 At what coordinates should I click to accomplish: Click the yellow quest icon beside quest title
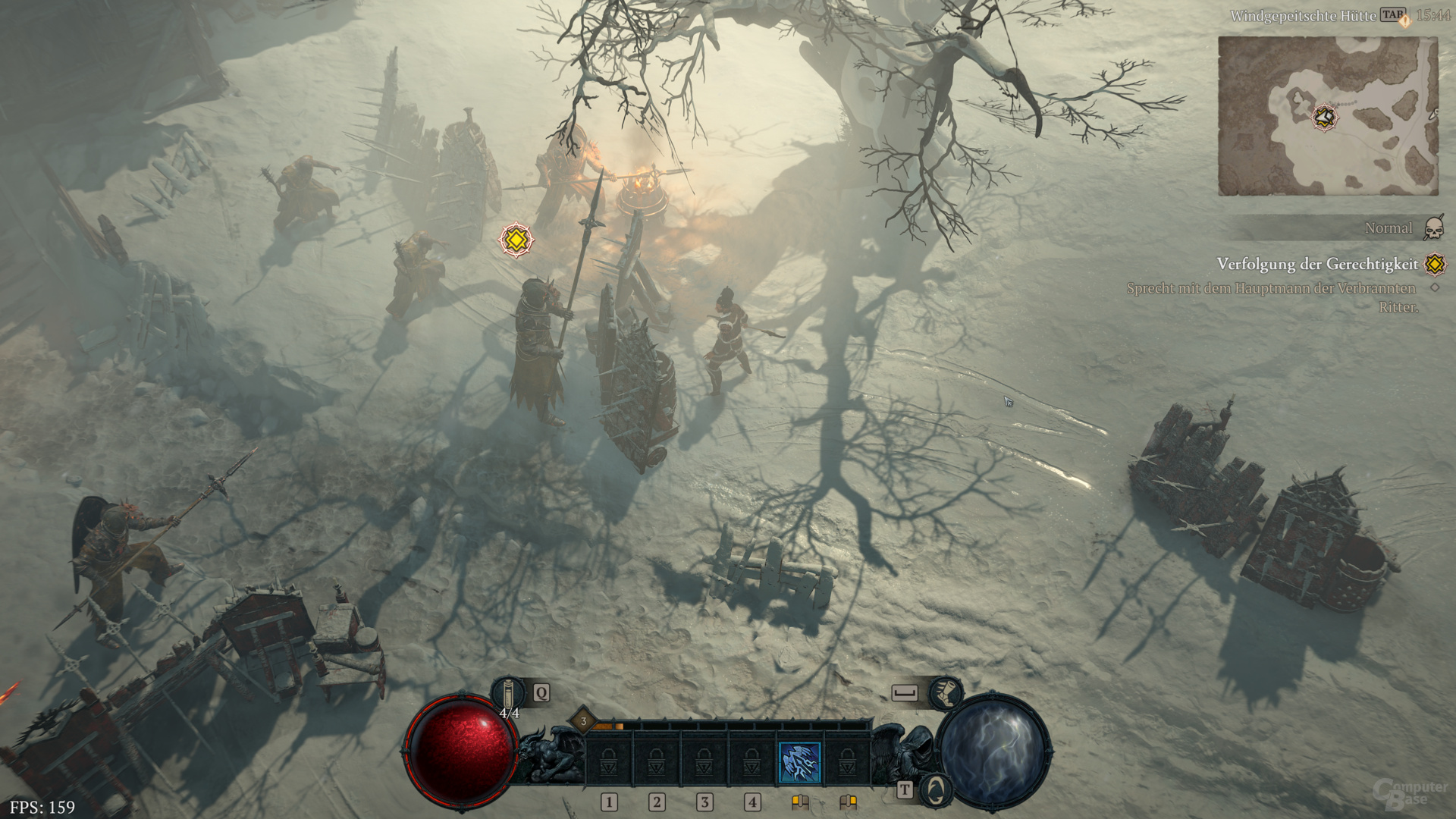pyautogui.click(x=1435, y=264)
